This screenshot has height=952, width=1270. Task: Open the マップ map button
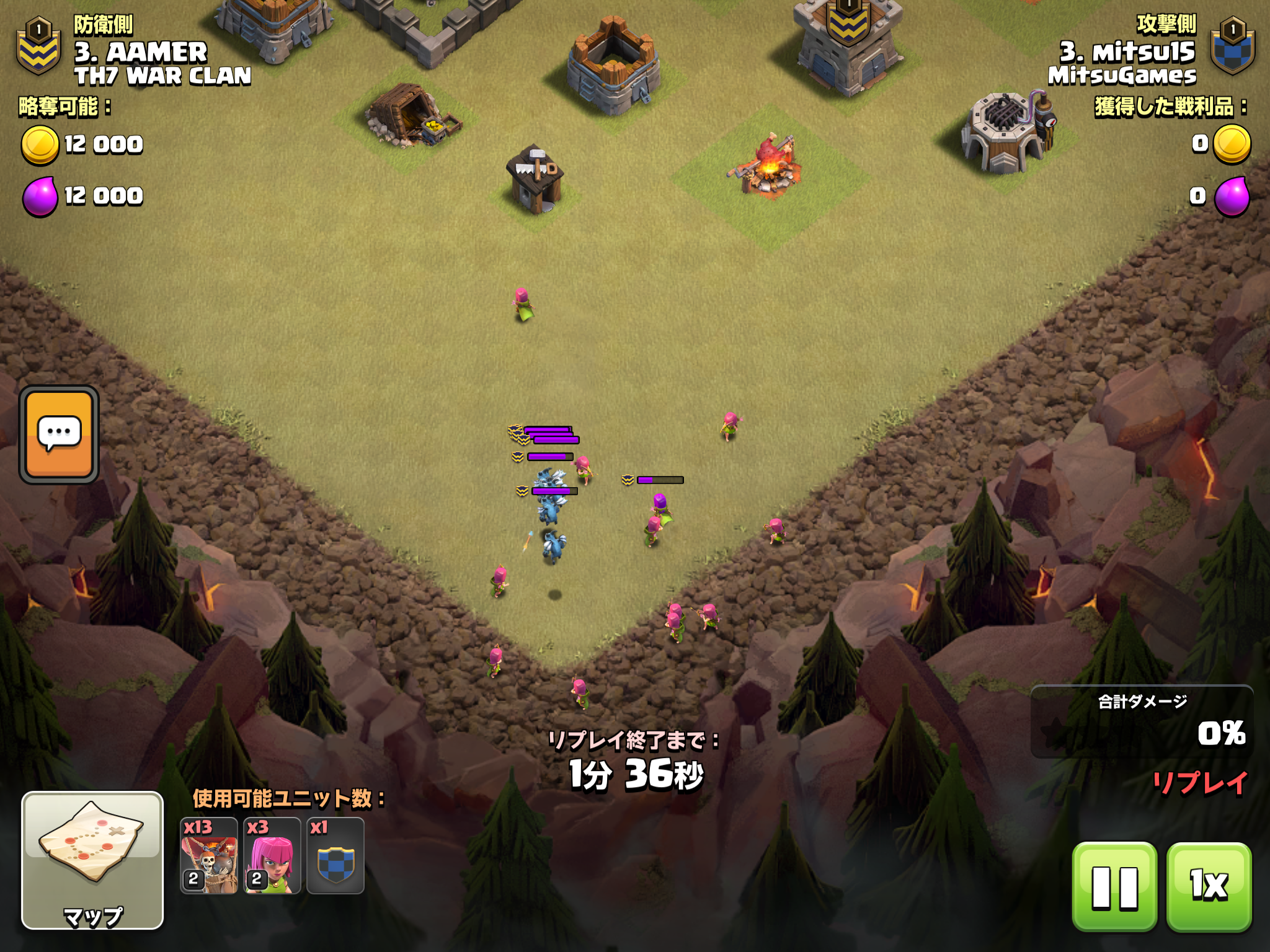(x=92, y=860)
